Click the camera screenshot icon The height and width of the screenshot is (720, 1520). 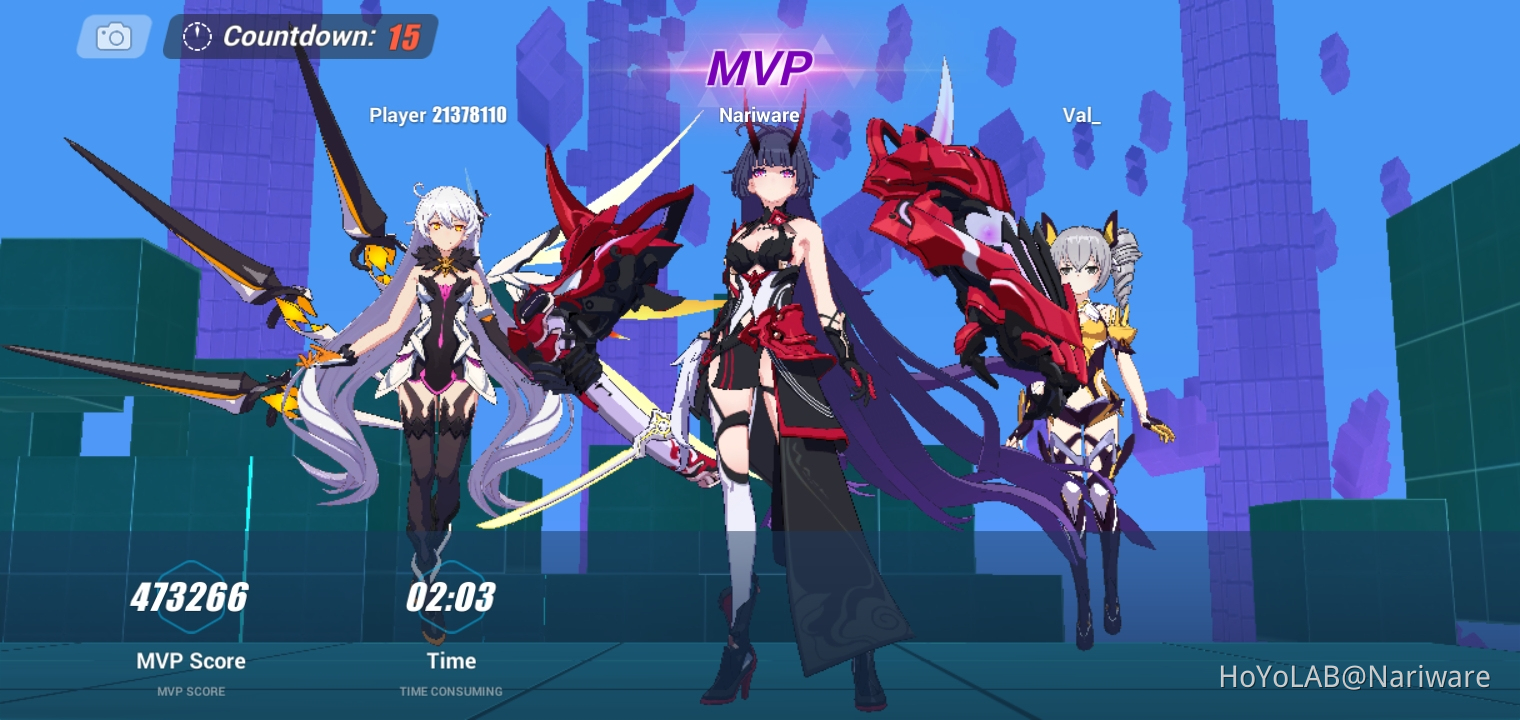112,36
